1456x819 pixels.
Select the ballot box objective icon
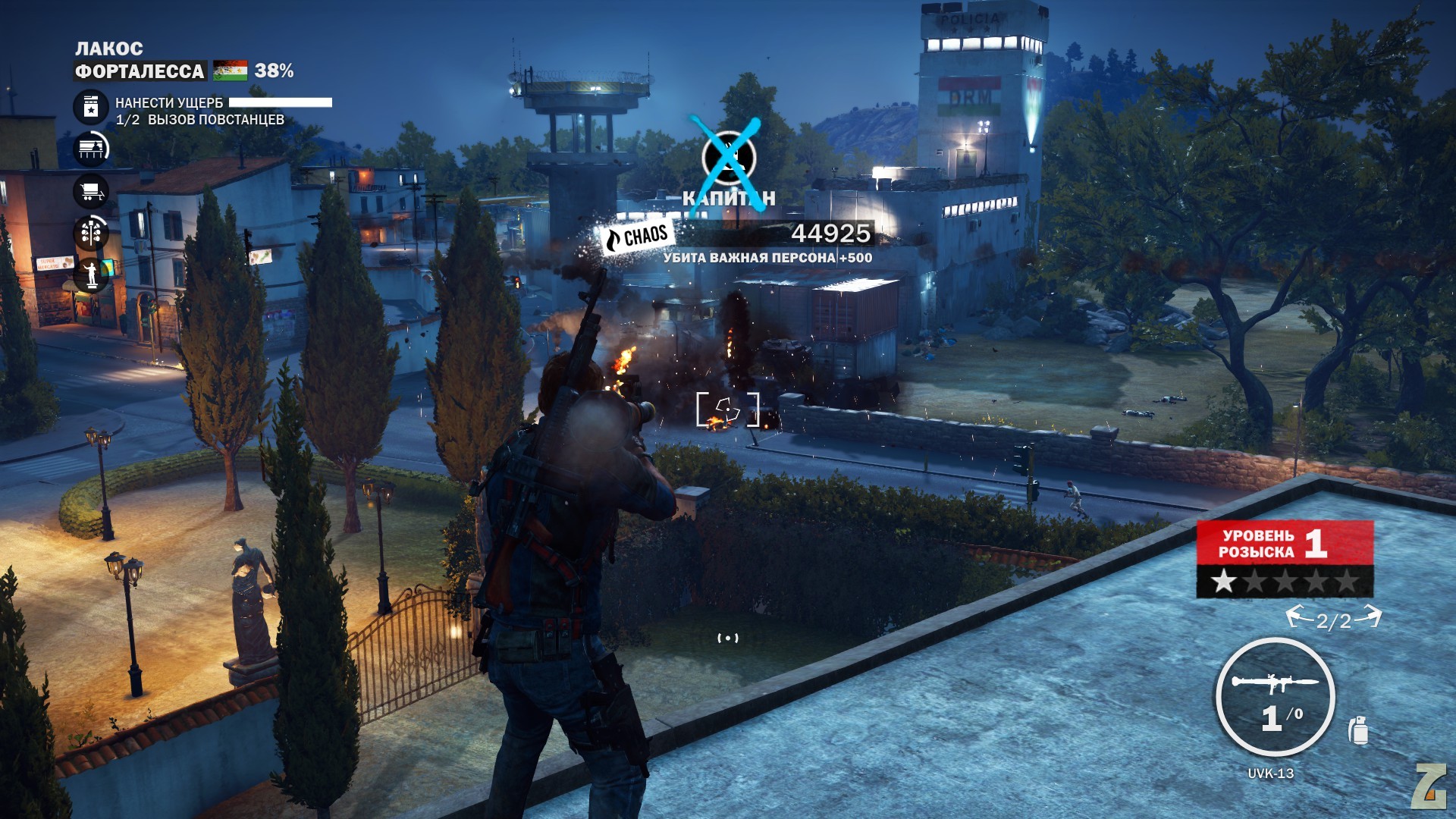91,107
